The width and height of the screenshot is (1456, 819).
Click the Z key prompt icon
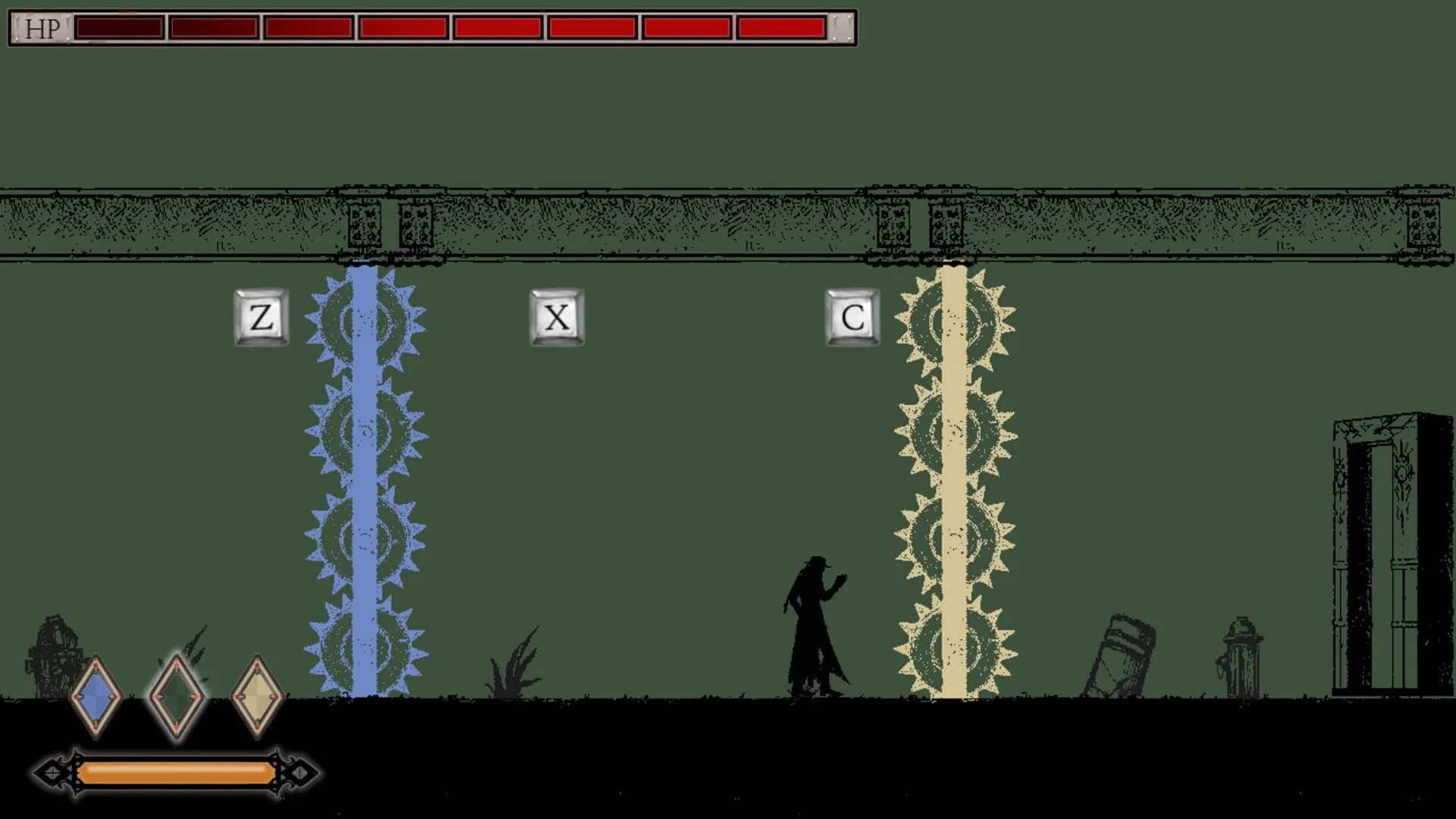pos(261,318)
